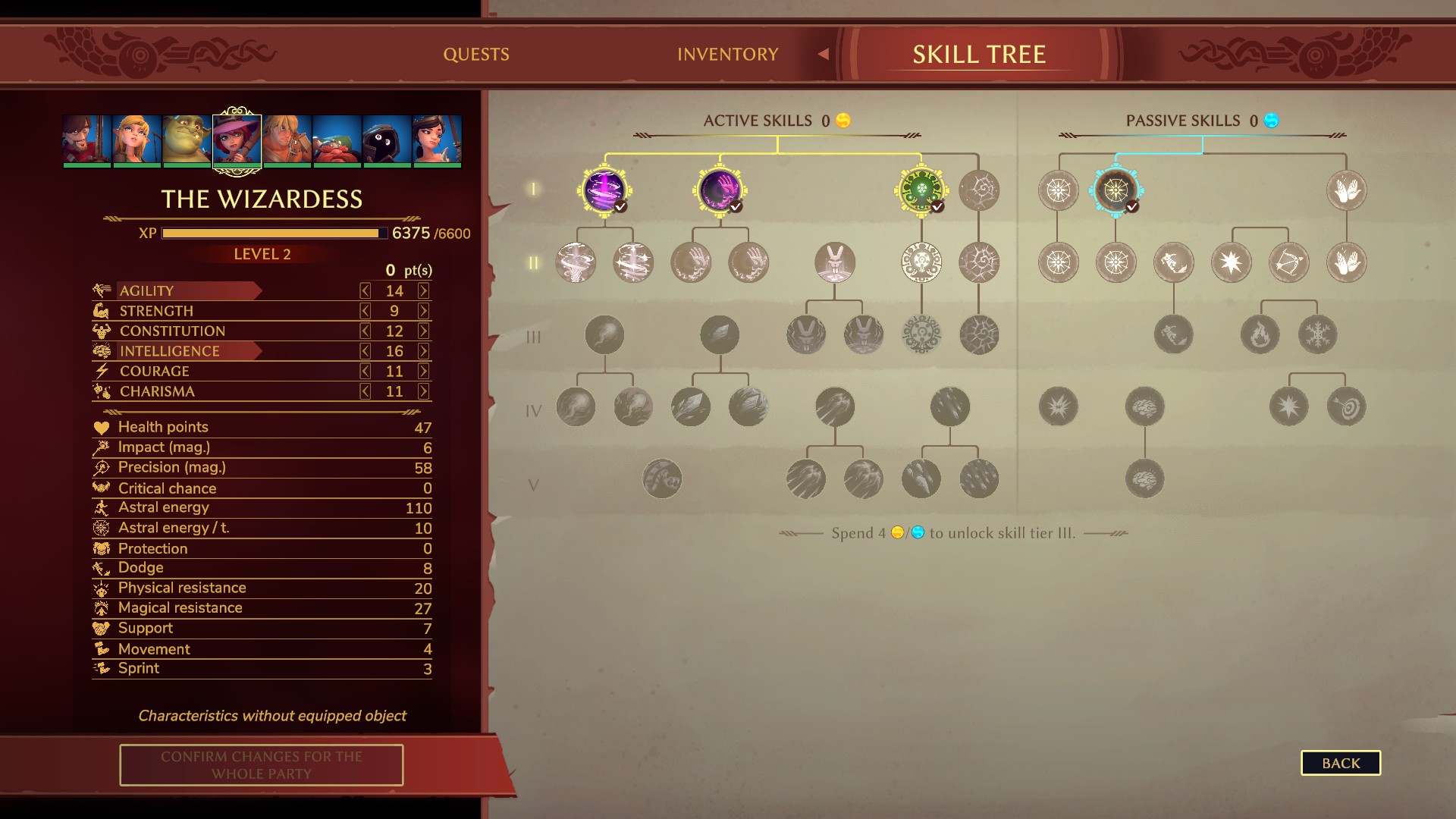
Task: Pick the red-bearded dwarf portrait
Action: (337, 140)
